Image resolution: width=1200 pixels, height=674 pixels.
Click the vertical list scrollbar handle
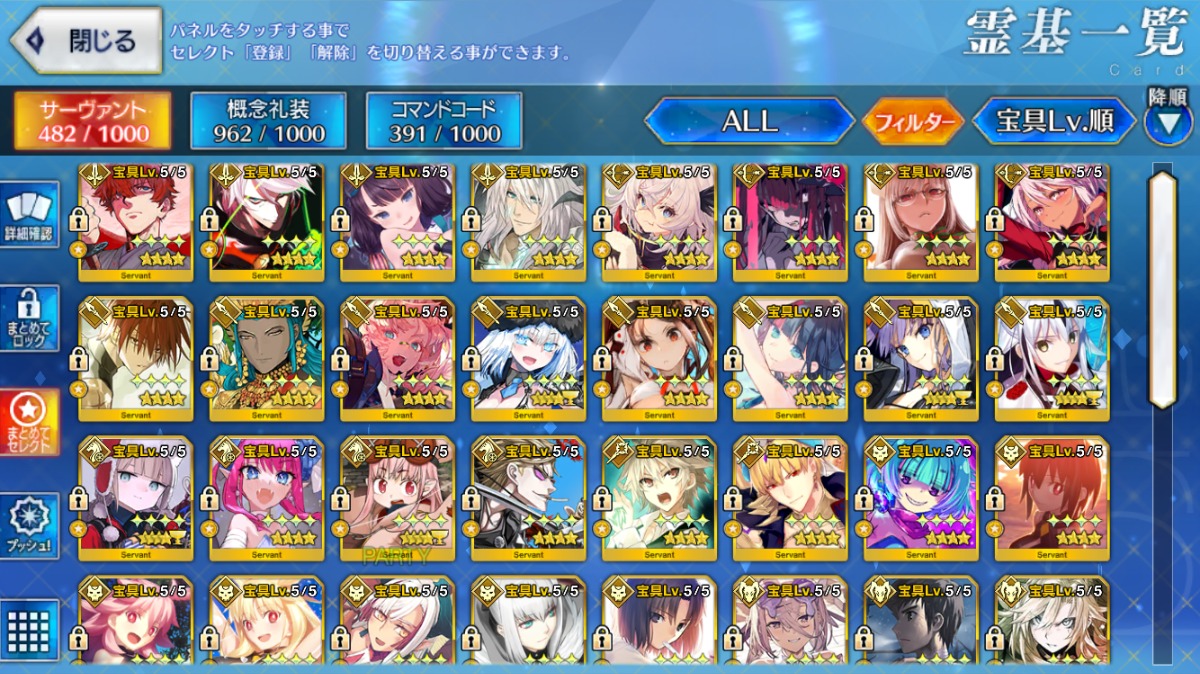point(1162,290)
